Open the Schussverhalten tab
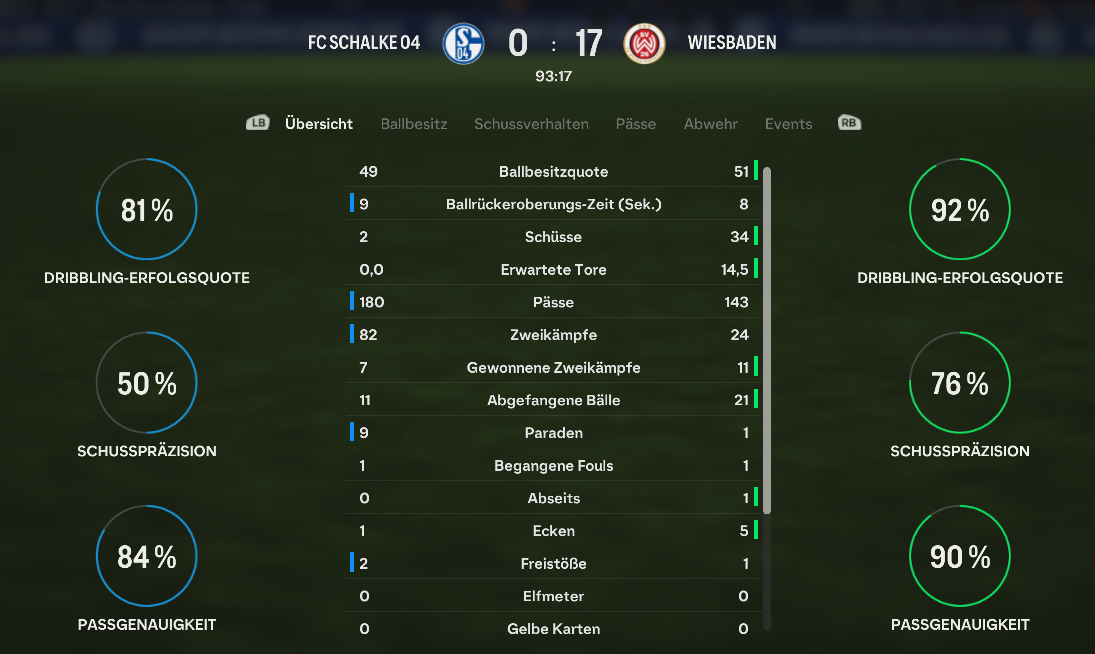Viewport: 1095px width, 654px height. click(x=531, y=124)
